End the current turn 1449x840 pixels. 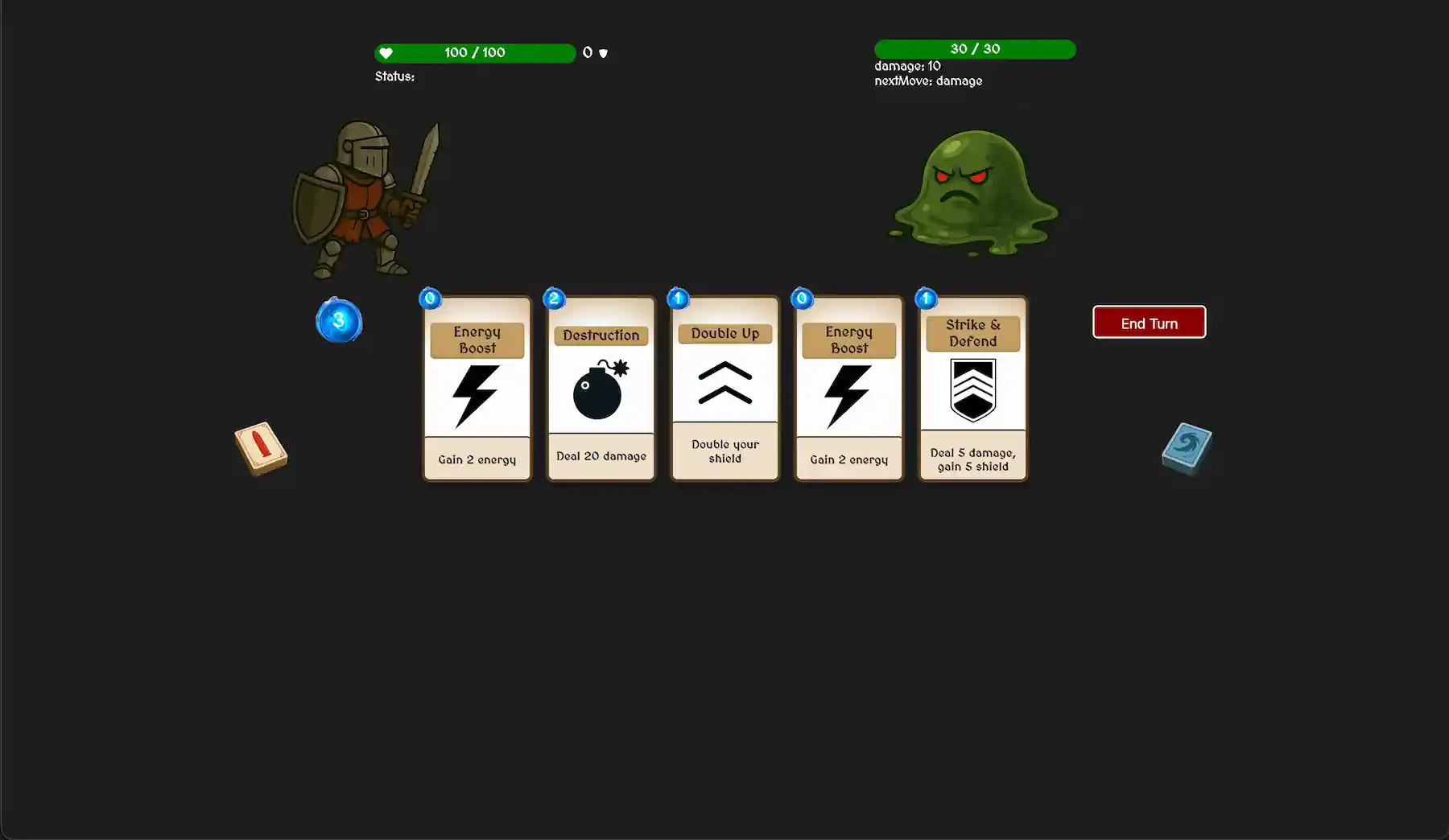pos(1149,323)
